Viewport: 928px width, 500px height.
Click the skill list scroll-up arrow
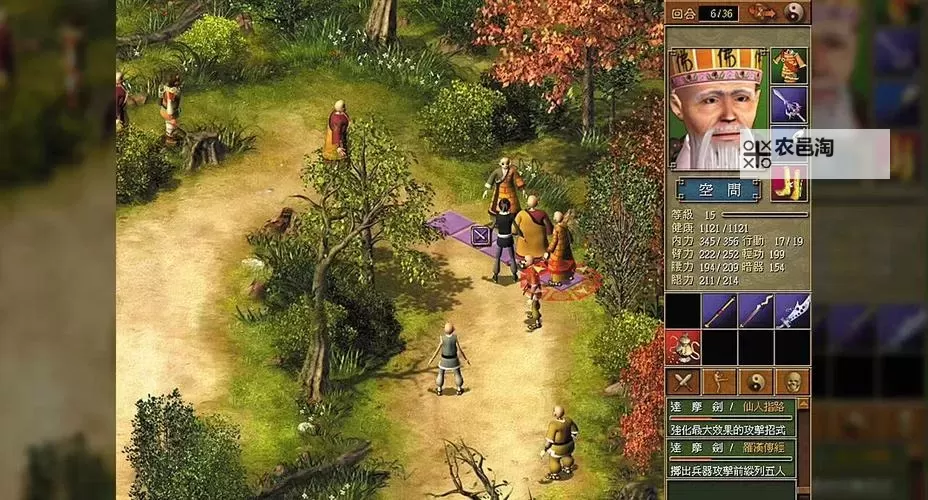803,405
